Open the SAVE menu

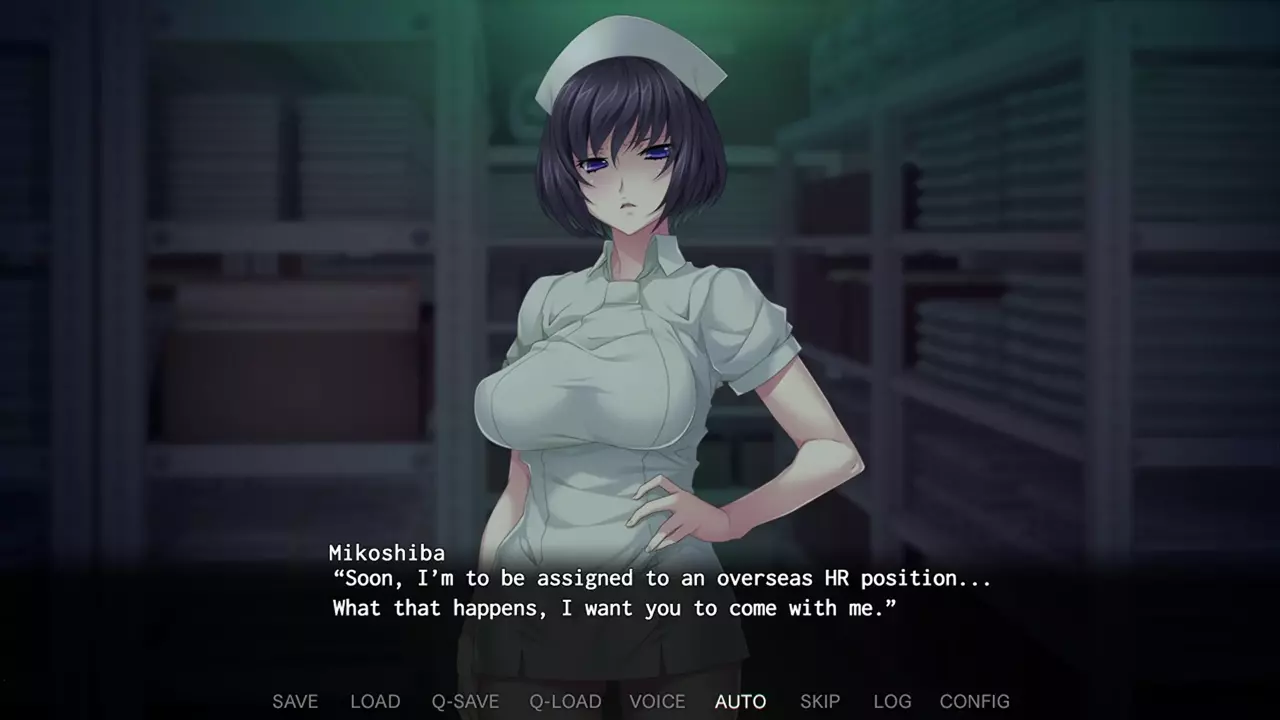[x=295, y=702]
